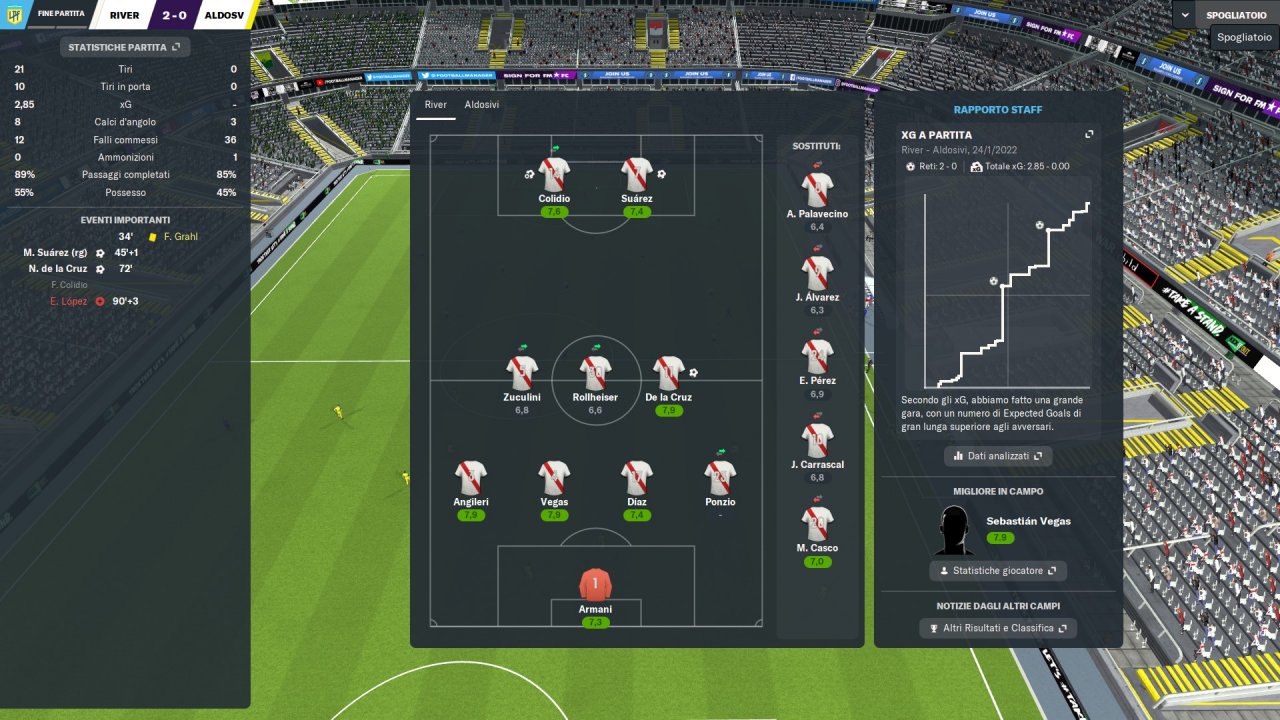The image size is (1280, 720).
Task: Choose defender Angileri
Action: click(x=471, y=478)
